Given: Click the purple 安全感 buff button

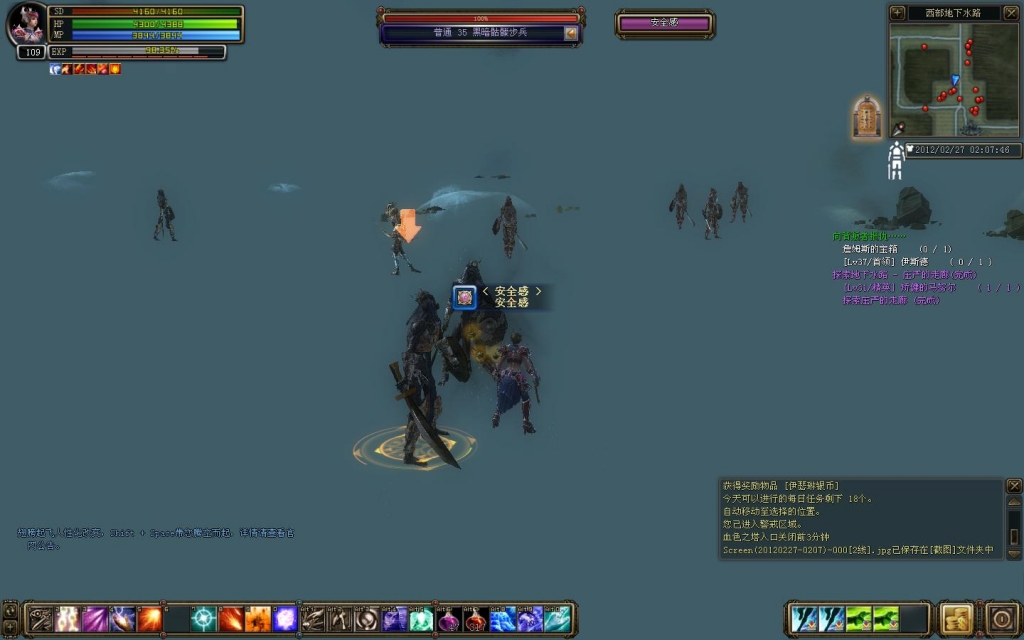Looking at the screenshot, I should 665,22.
